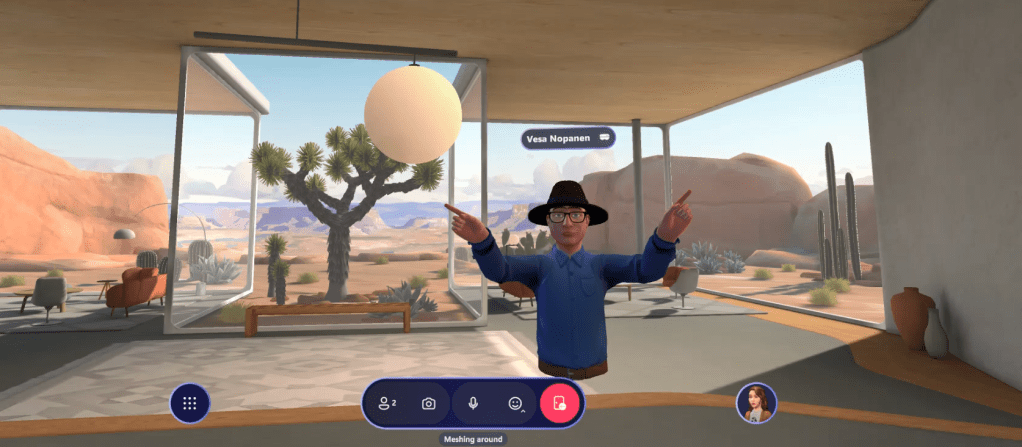This screenshot has height=447, width=1022.
Task: Show the participants list with 2 people
Action: pyautogui.click(x=387, y=403)
